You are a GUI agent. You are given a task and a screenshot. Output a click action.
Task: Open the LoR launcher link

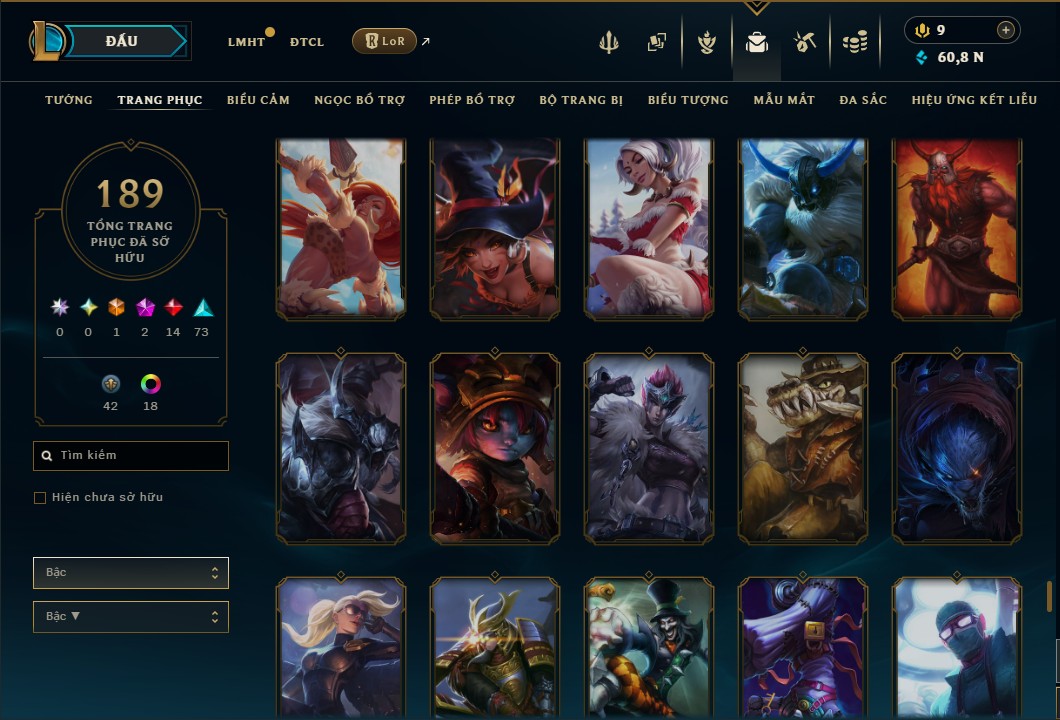click(x=384, y=41)
